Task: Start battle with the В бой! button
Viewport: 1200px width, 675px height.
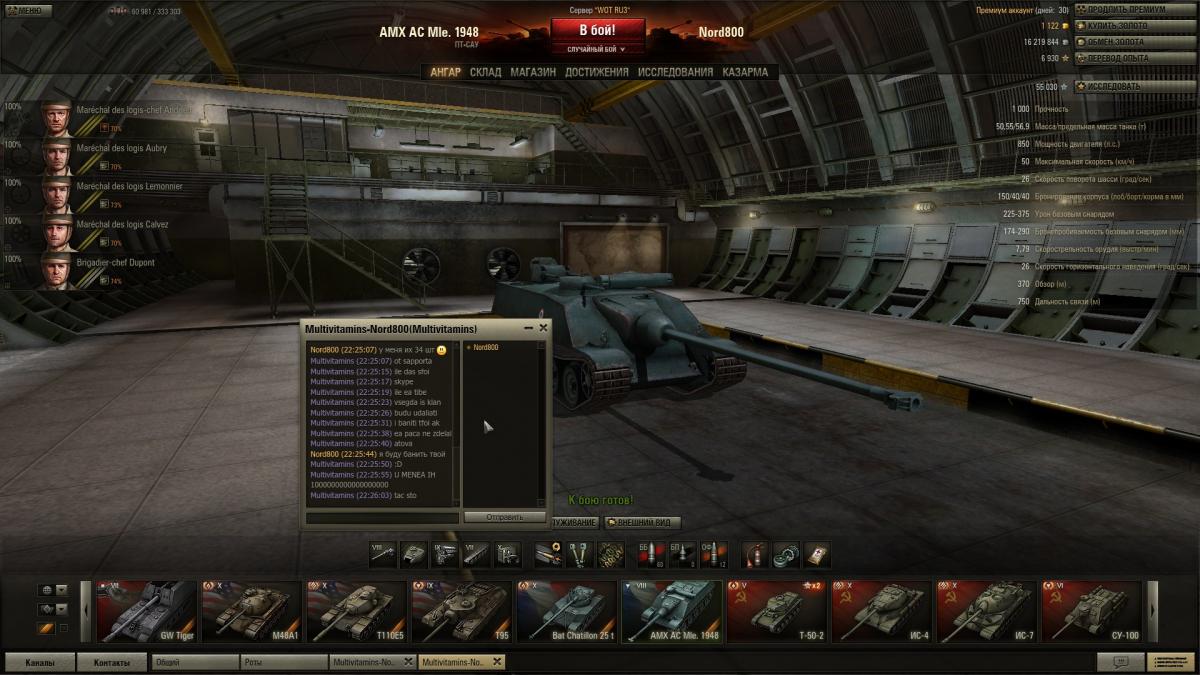Action: 598,30
